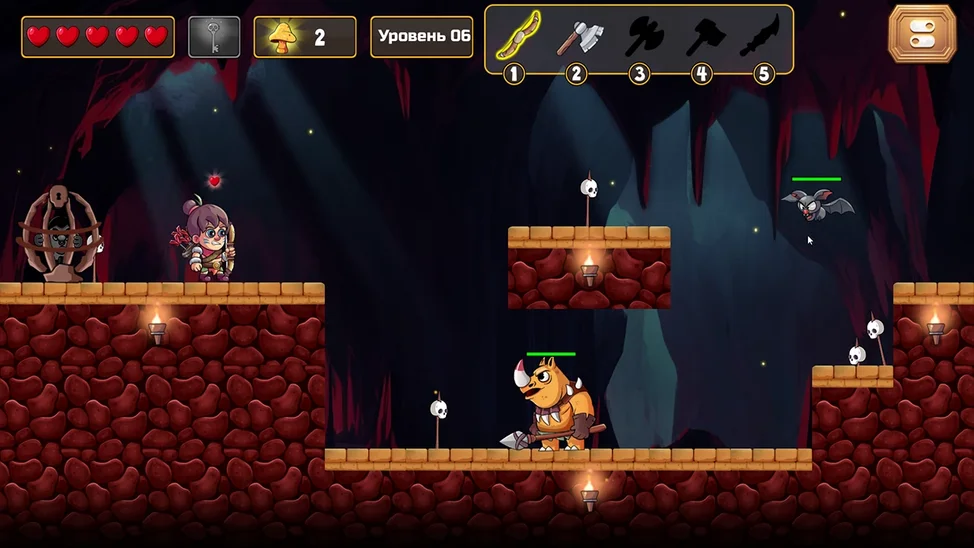Select the locked double-axe in slot 3
The height and width of the screenshot is (548, 974).
[642, 38]
